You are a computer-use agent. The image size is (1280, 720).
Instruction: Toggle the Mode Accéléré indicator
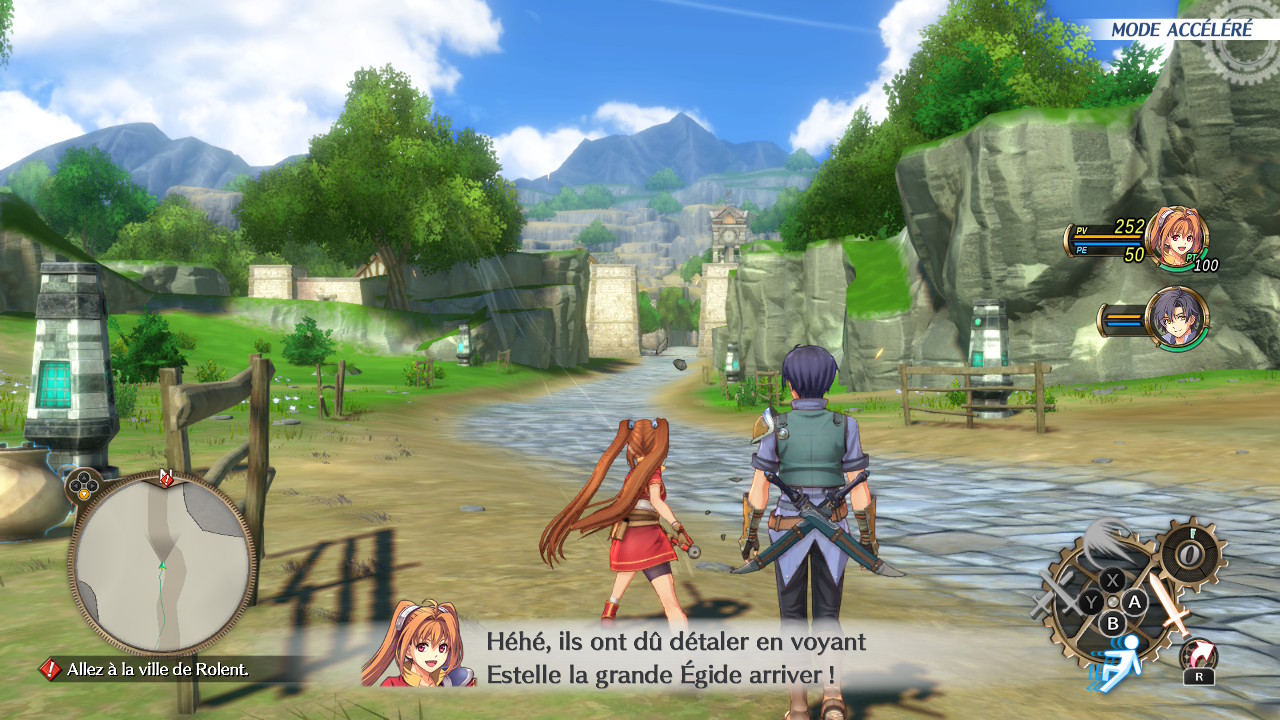click(x=1181, y=29)
